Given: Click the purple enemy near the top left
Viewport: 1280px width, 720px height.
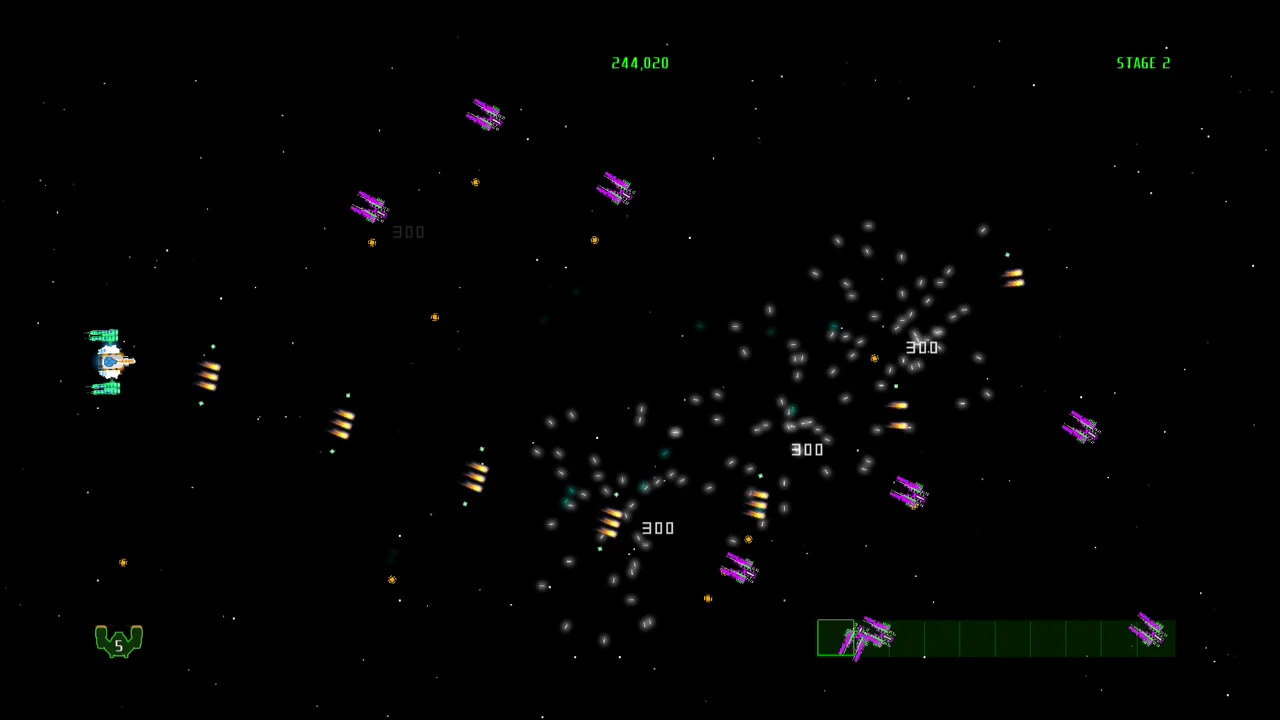Looking at the screenshot, I should click(368, 208).
